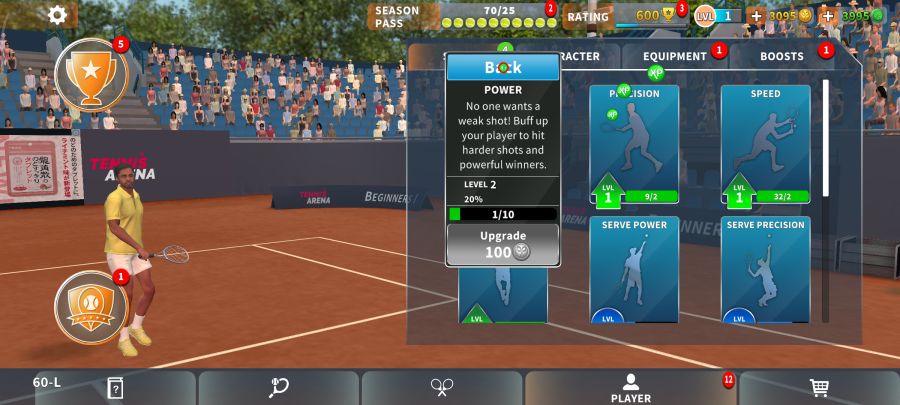Switch to the Equipment tab
This screenshot has height=405, width=900.
(x=675, y=56)
